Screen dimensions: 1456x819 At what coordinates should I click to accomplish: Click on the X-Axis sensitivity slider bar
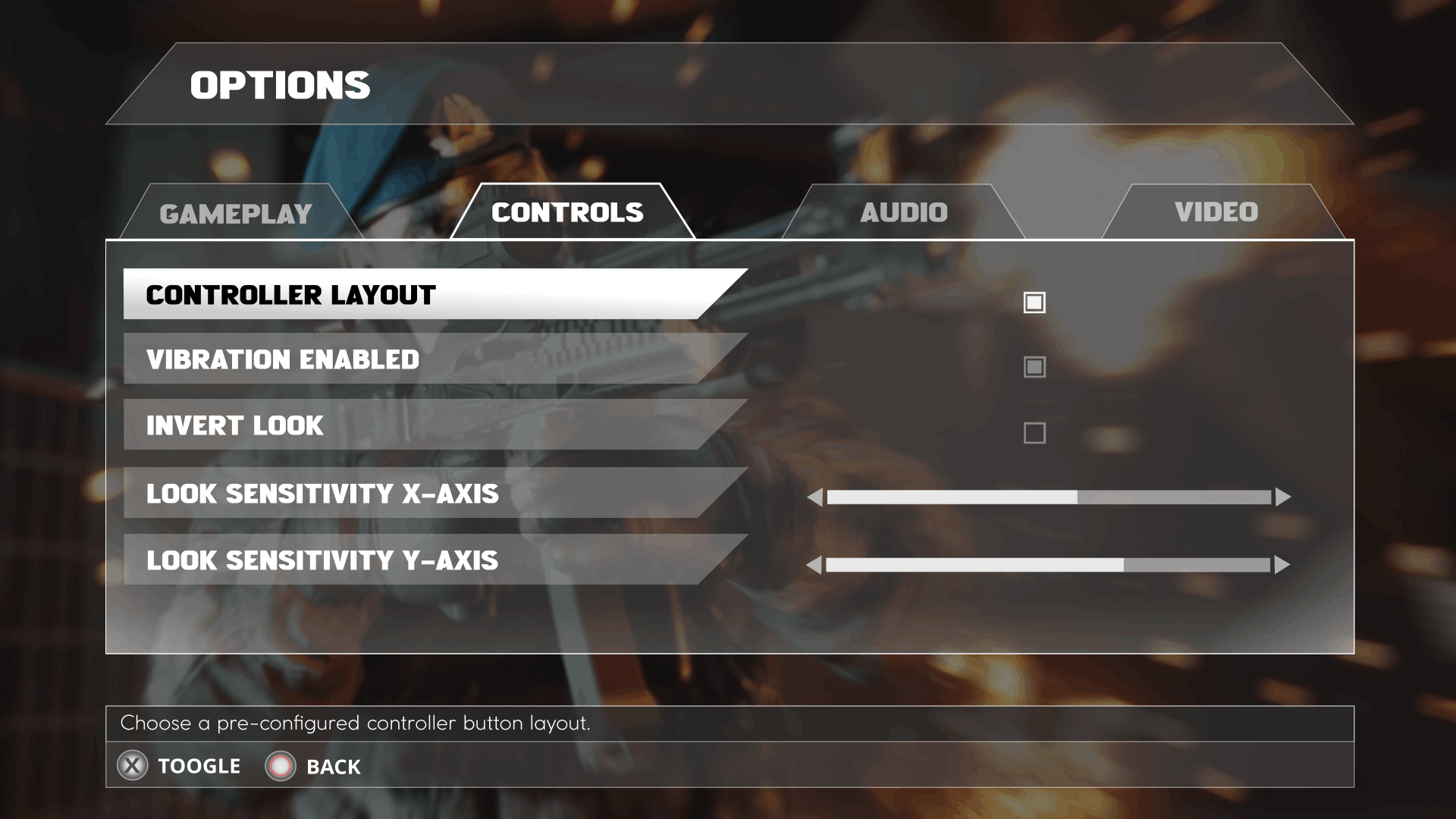click(x=1049, y=497)
